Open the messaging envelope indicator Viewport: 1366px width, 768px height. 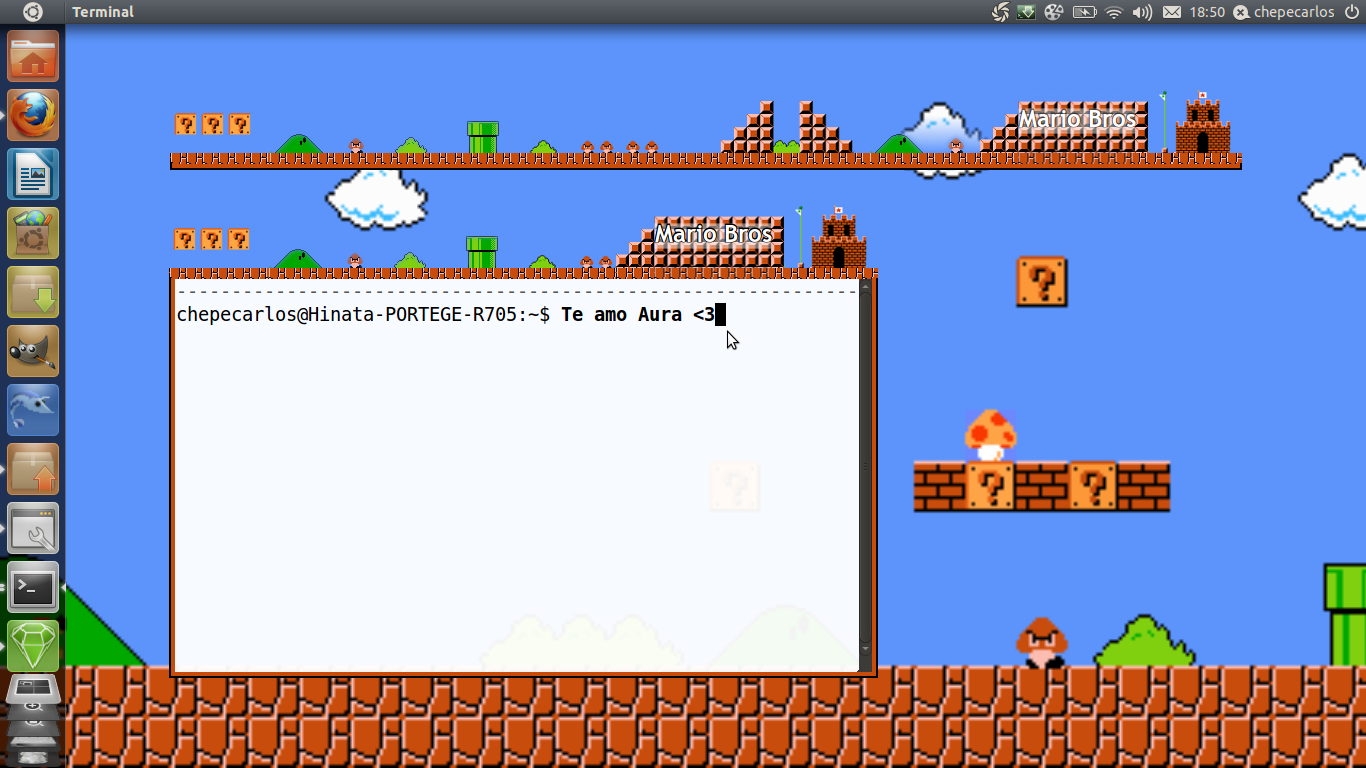tap(1172, 12)
